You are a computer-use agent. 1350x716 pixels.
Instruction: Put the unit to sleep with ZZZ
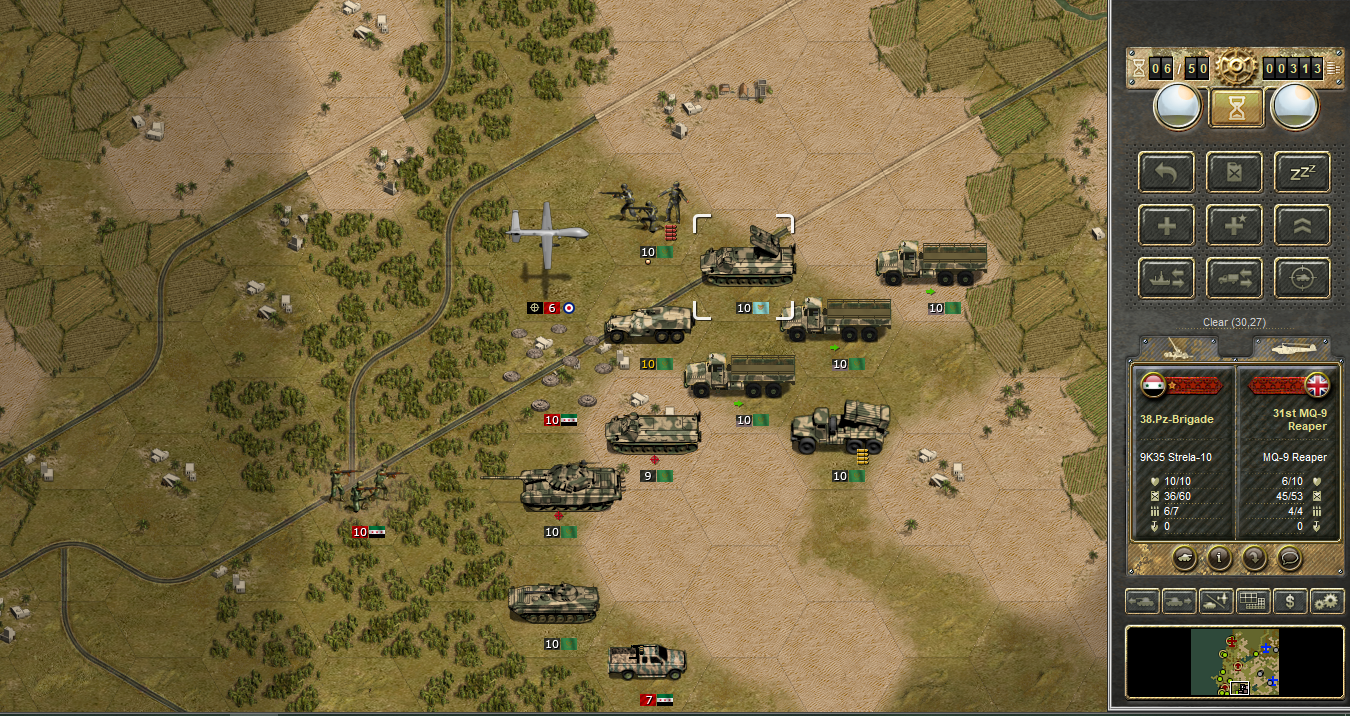point(1302,173)
